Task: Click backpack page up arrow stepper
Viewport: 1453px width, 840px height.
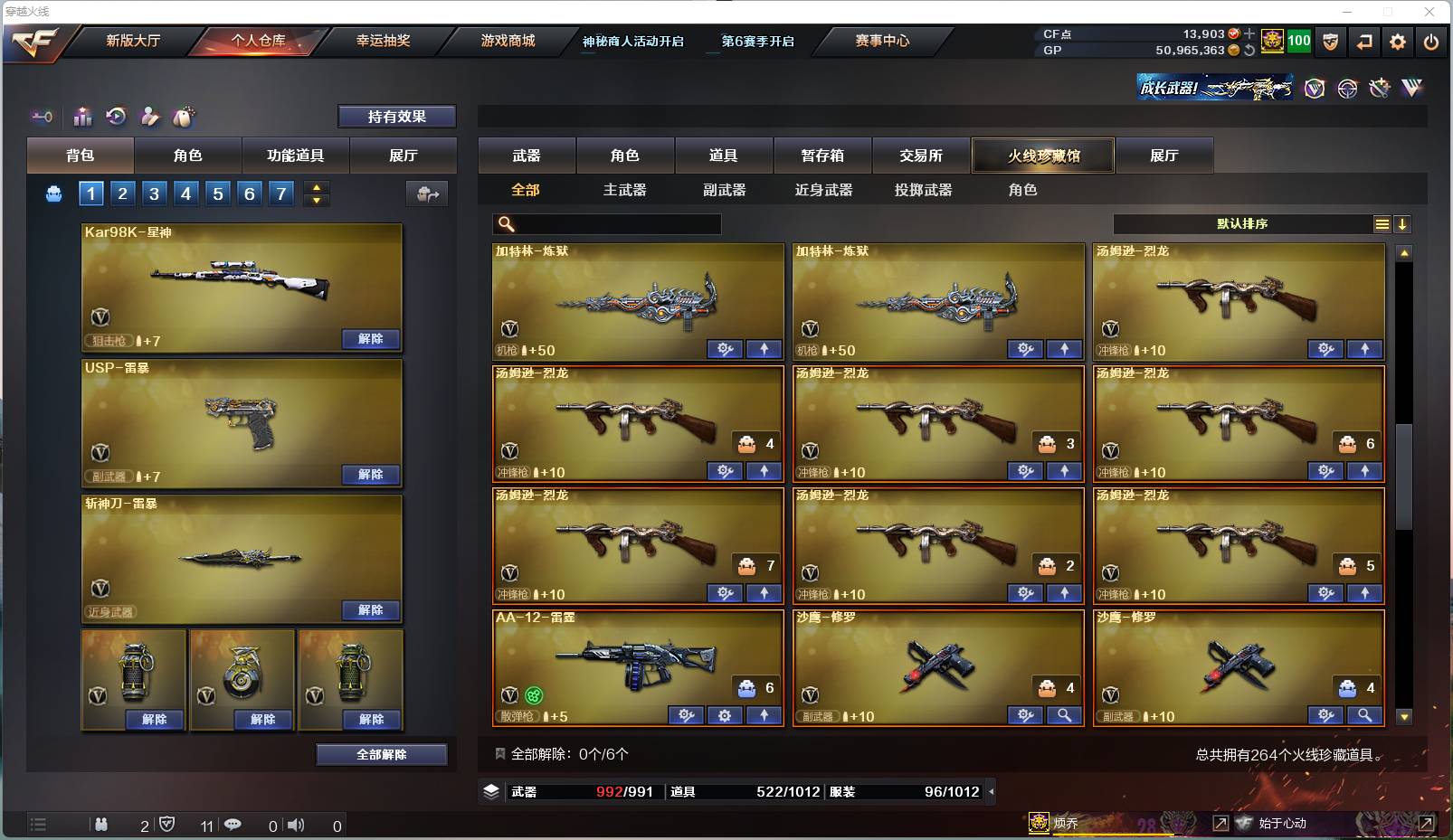Action: (314, 187)
